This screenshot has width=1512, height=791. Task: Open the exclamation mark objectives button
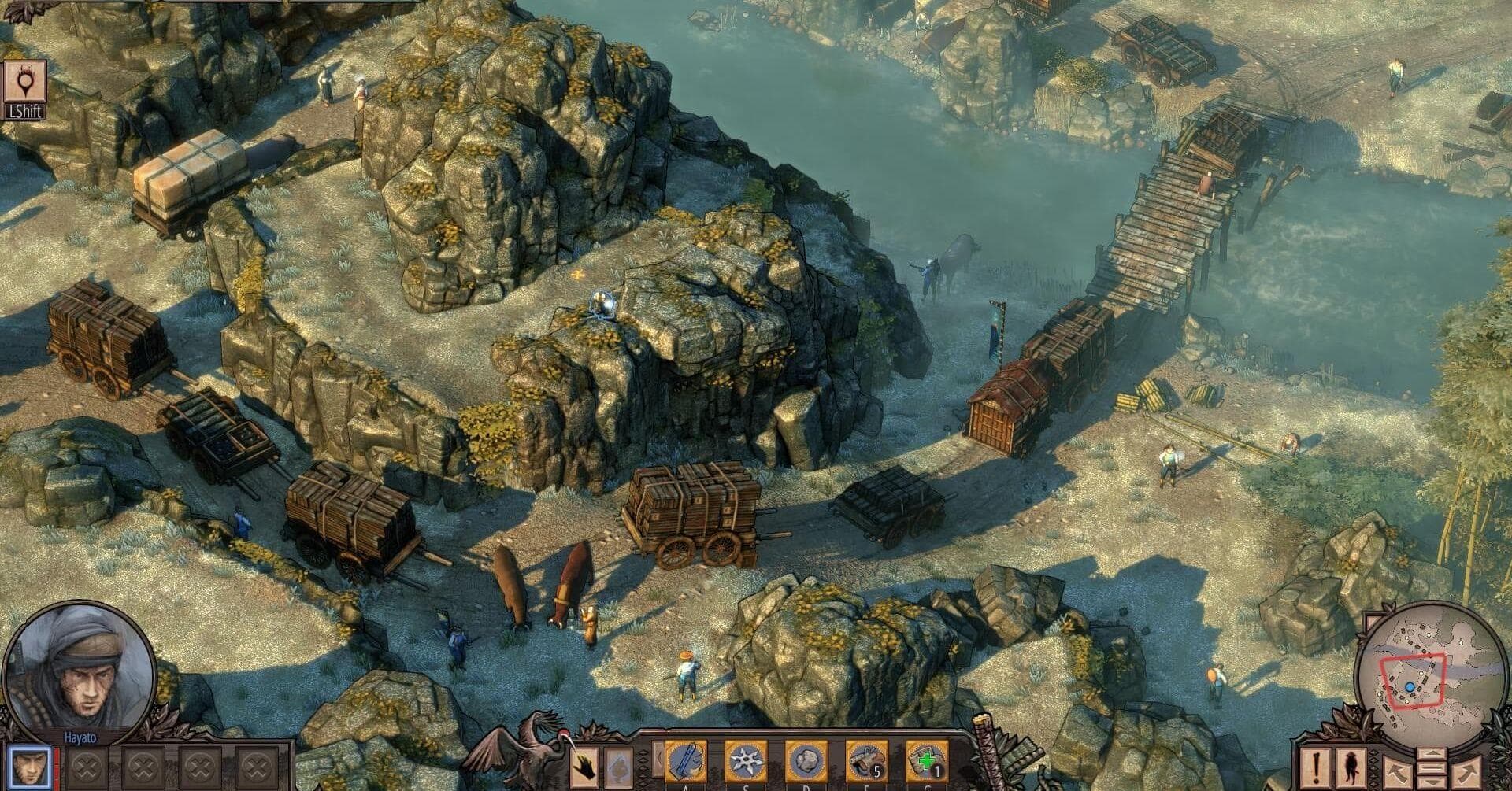coord(1315,768)
